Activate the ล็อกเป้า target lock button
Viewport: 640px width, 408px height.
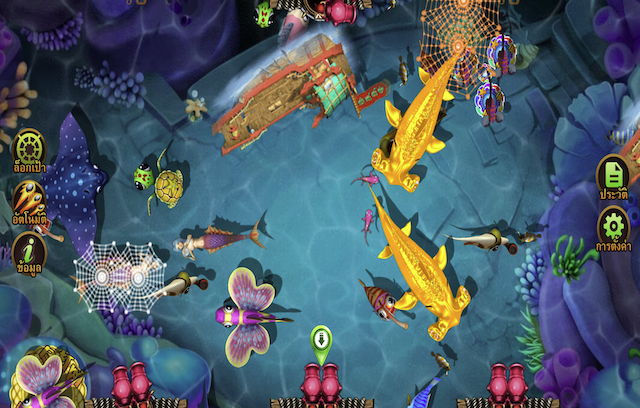pyautogui.click(x=28, y=148)
